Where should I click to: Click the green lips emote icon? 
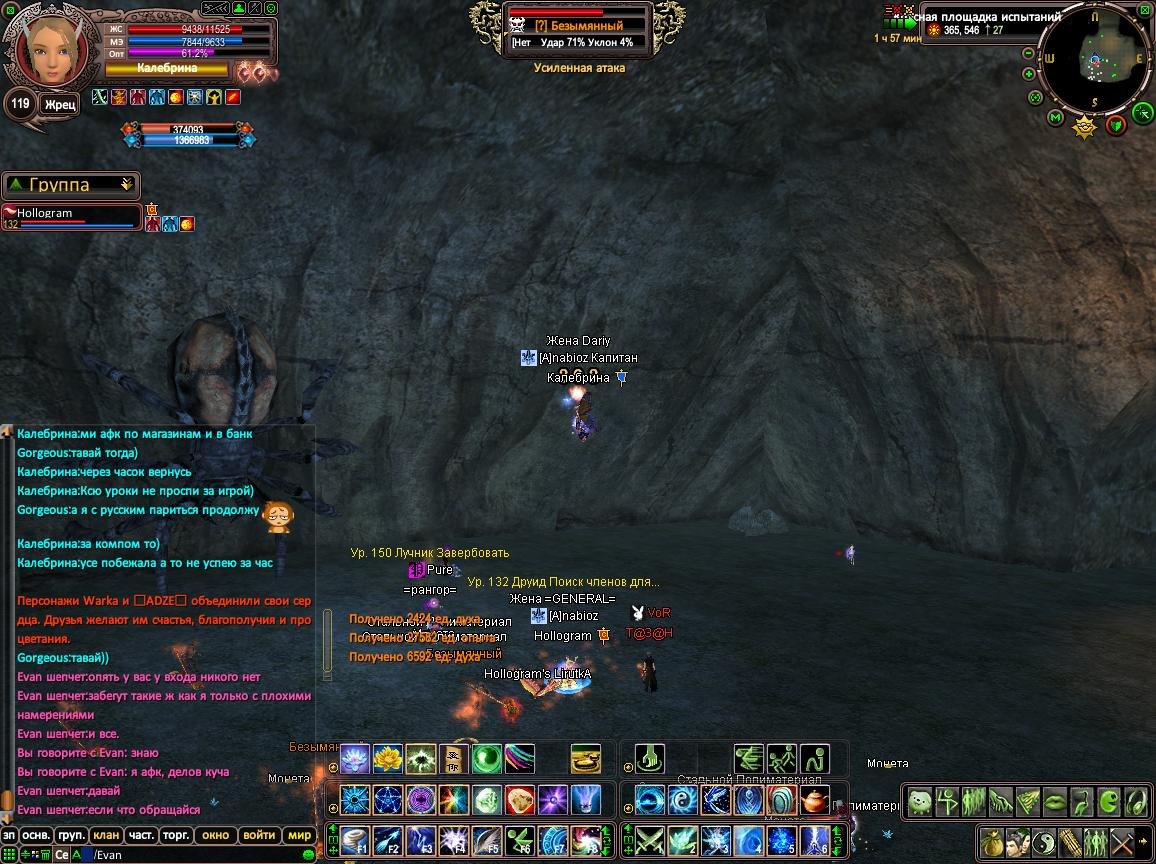pos(1055,801)
